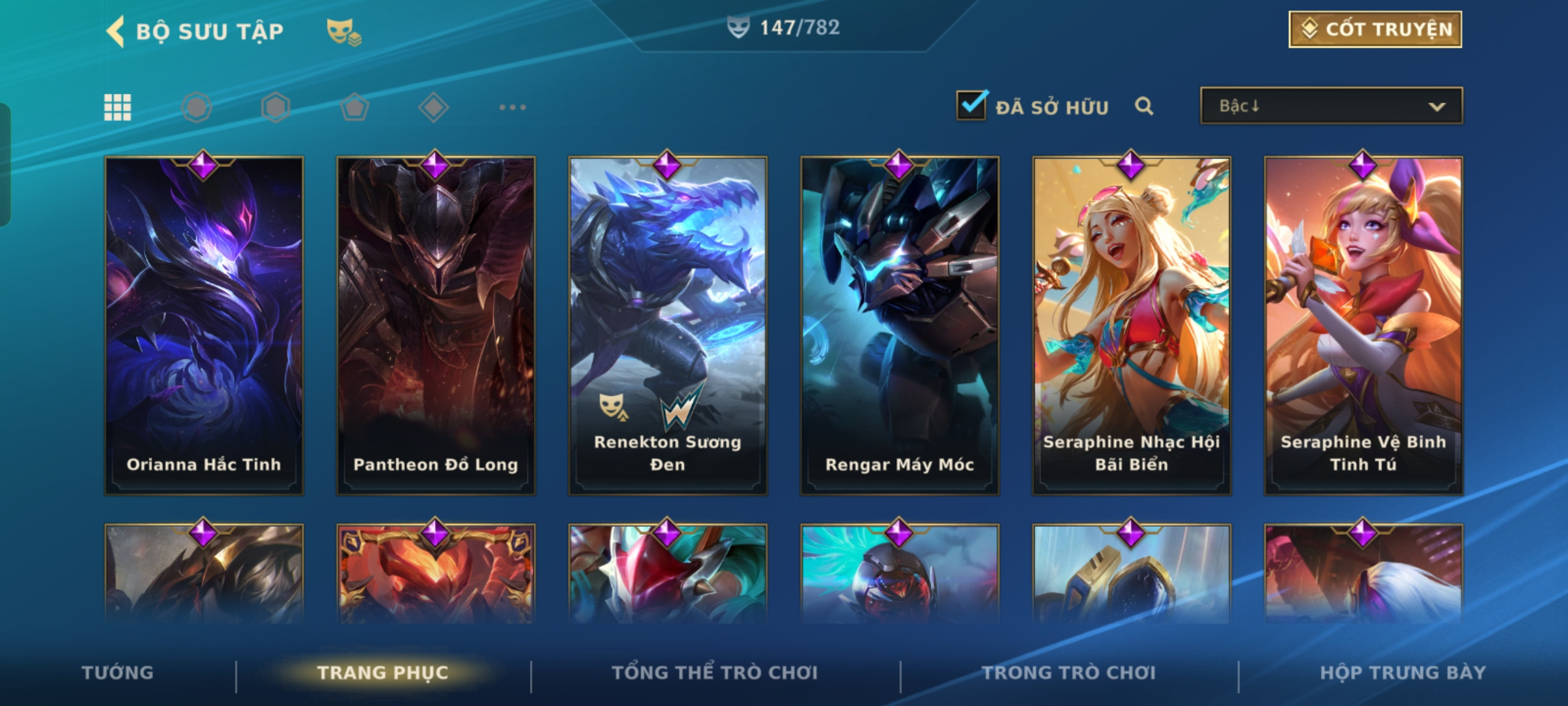Expand the Bậc sort dropdown

(1331, 106)
